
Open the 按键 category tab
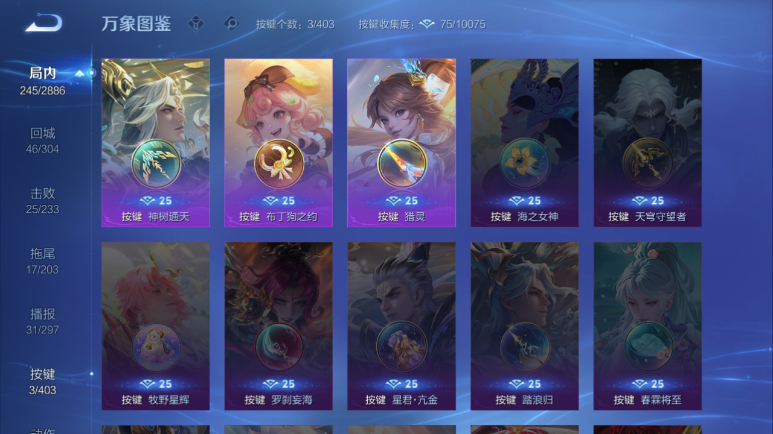coord(43,381)
